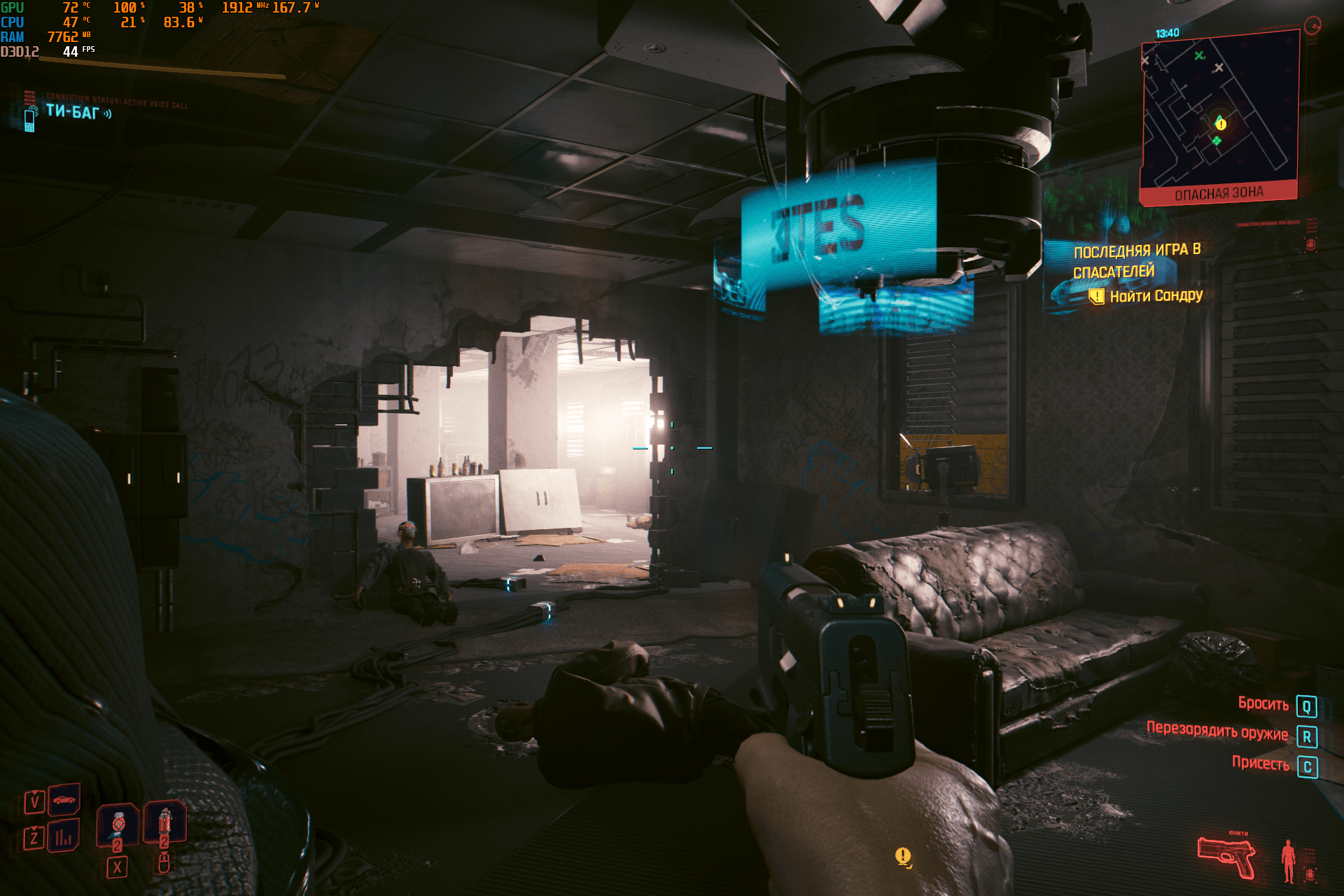Open the objective 'Найти Сандру'
Screen dimensions: 1344x896
pyautogui.click(x=1156, y=296)
